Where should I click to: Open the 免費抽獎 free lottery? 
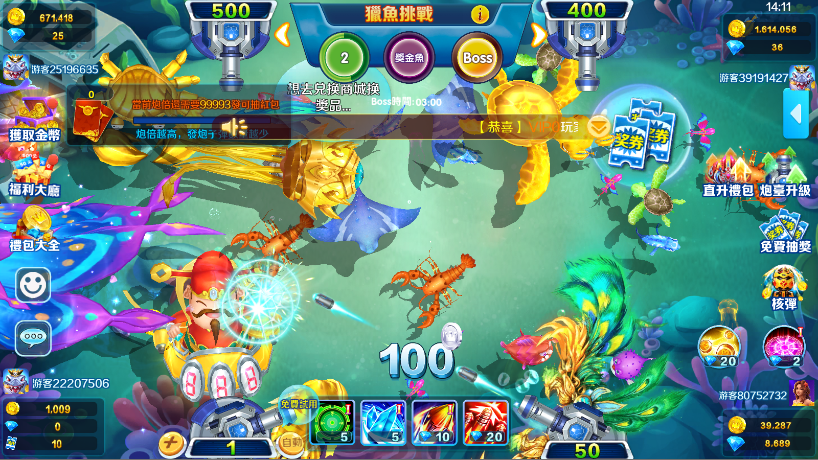[x=786, y=231]
